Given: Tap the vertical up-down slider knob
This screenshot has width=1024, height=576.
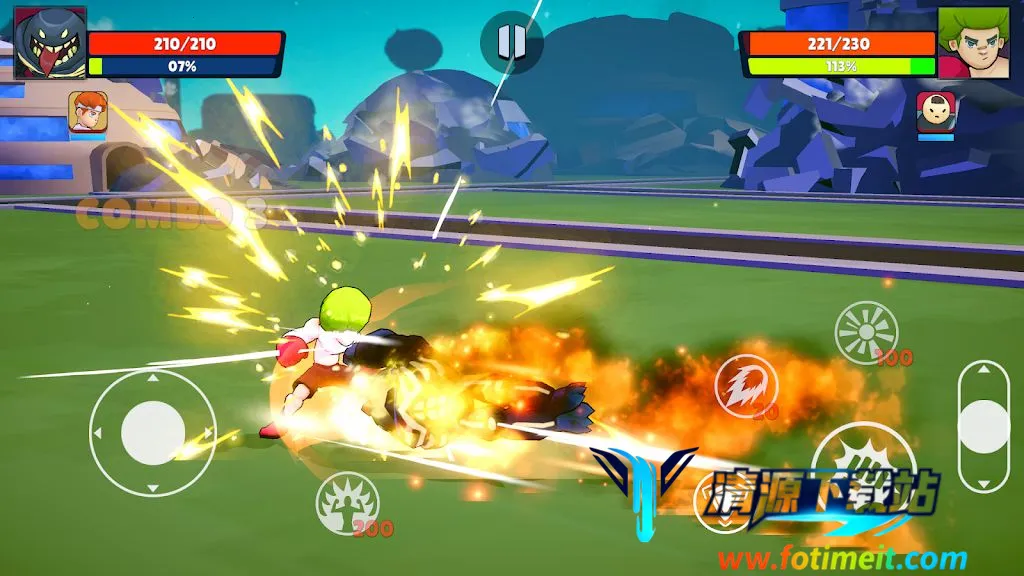Looking at the screenshot, I should tap(983, 427).
